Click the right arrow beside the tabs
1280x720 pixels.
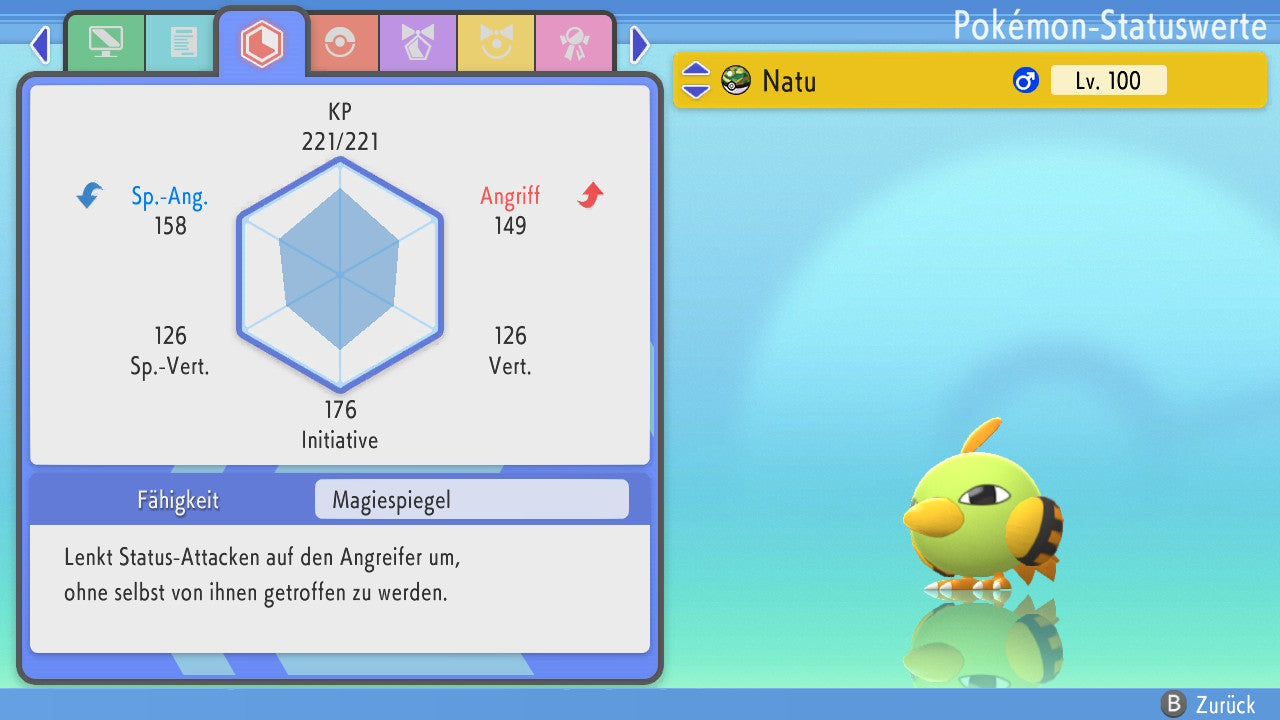pyautogui.click(x=640, y=44)
